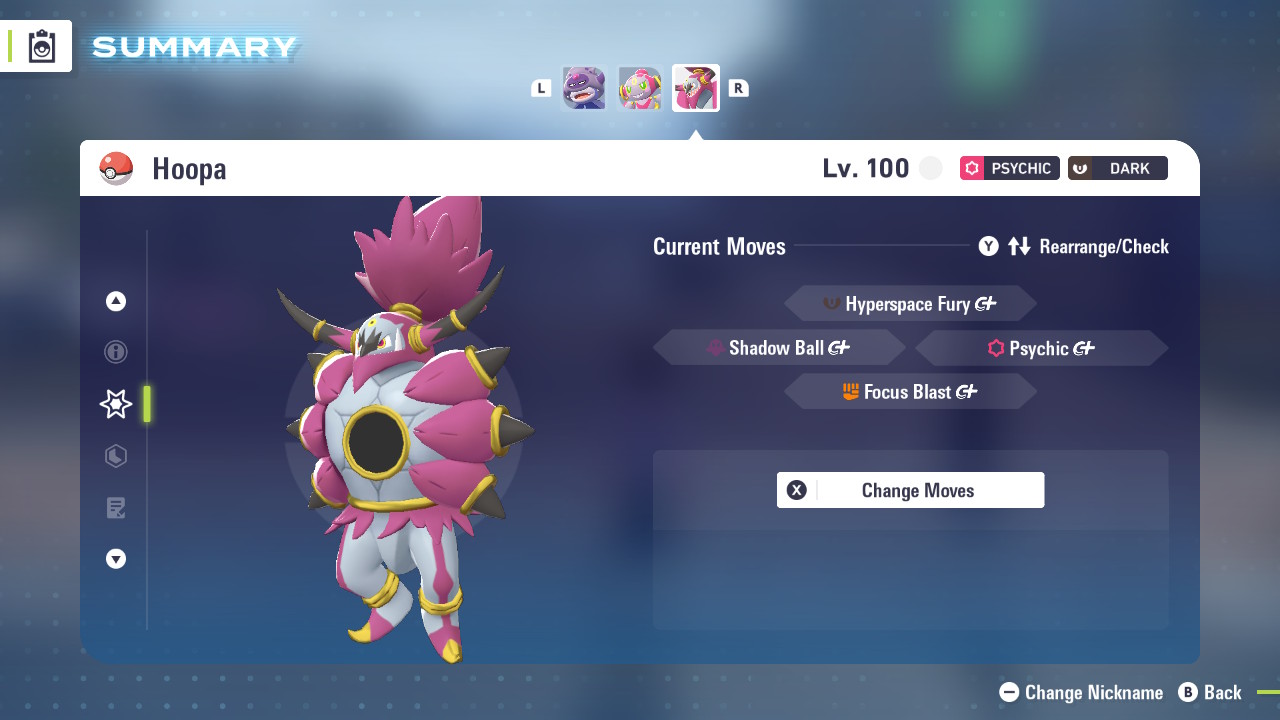Click the up arrow in the summary sidebar
1280x720 pixels.
(116, 301)
